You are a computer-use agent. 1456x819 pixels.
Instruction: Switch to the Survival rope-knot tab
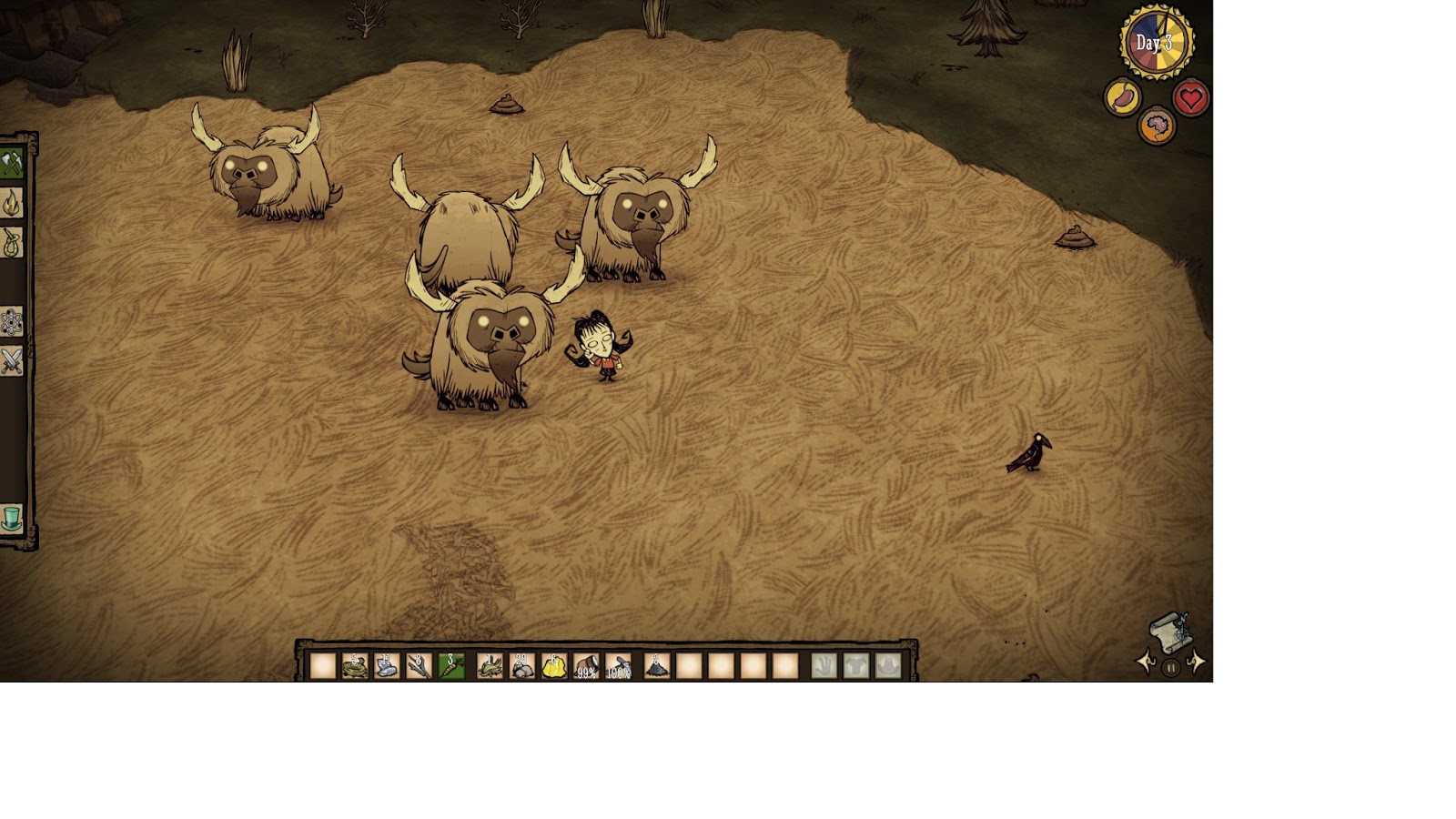[11, 243]
